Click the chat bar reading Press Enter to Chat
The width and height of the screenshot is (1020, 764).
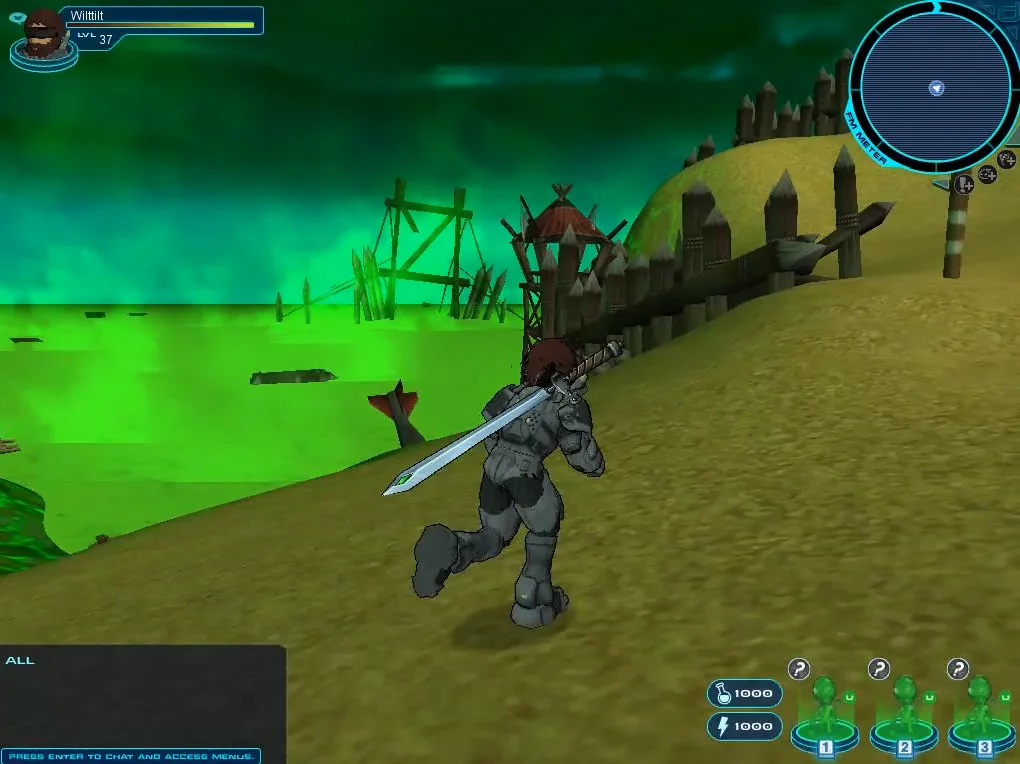[132, 756]
